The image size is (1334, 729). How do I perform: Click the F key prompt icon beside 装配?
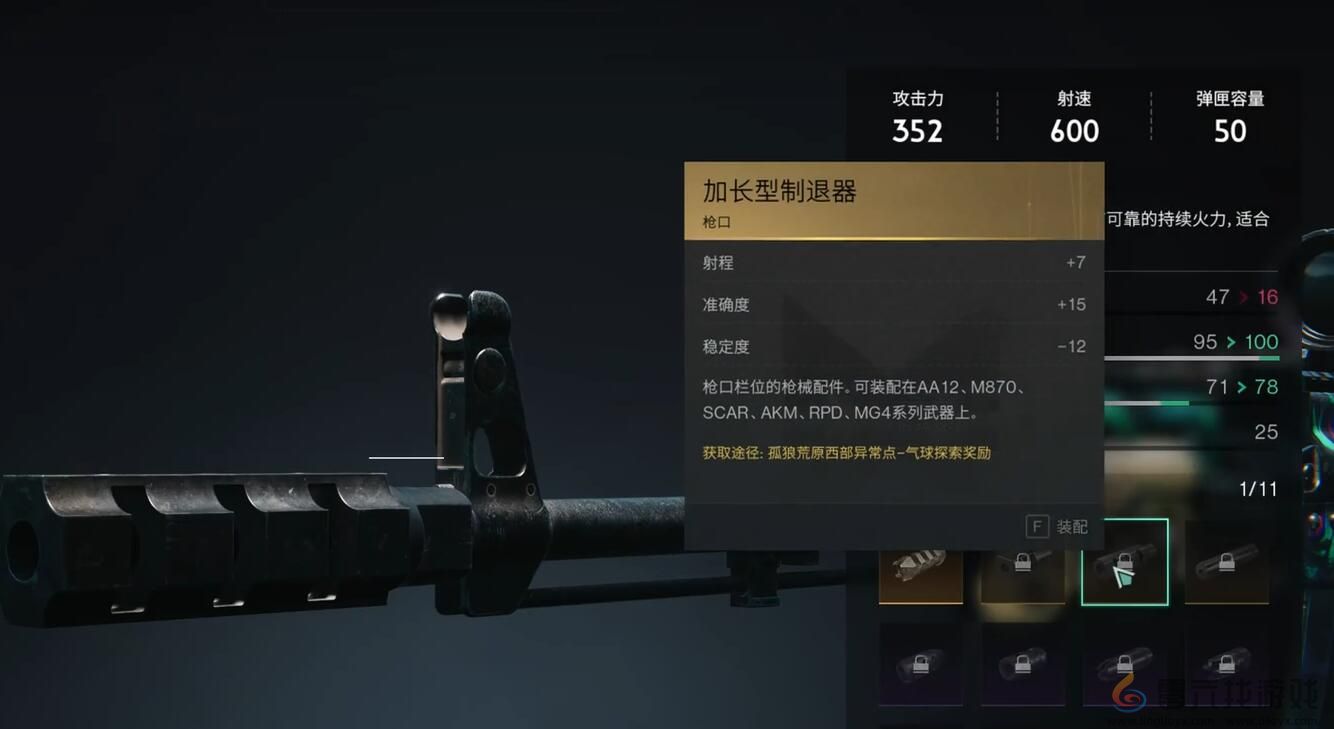[1036, 526]
